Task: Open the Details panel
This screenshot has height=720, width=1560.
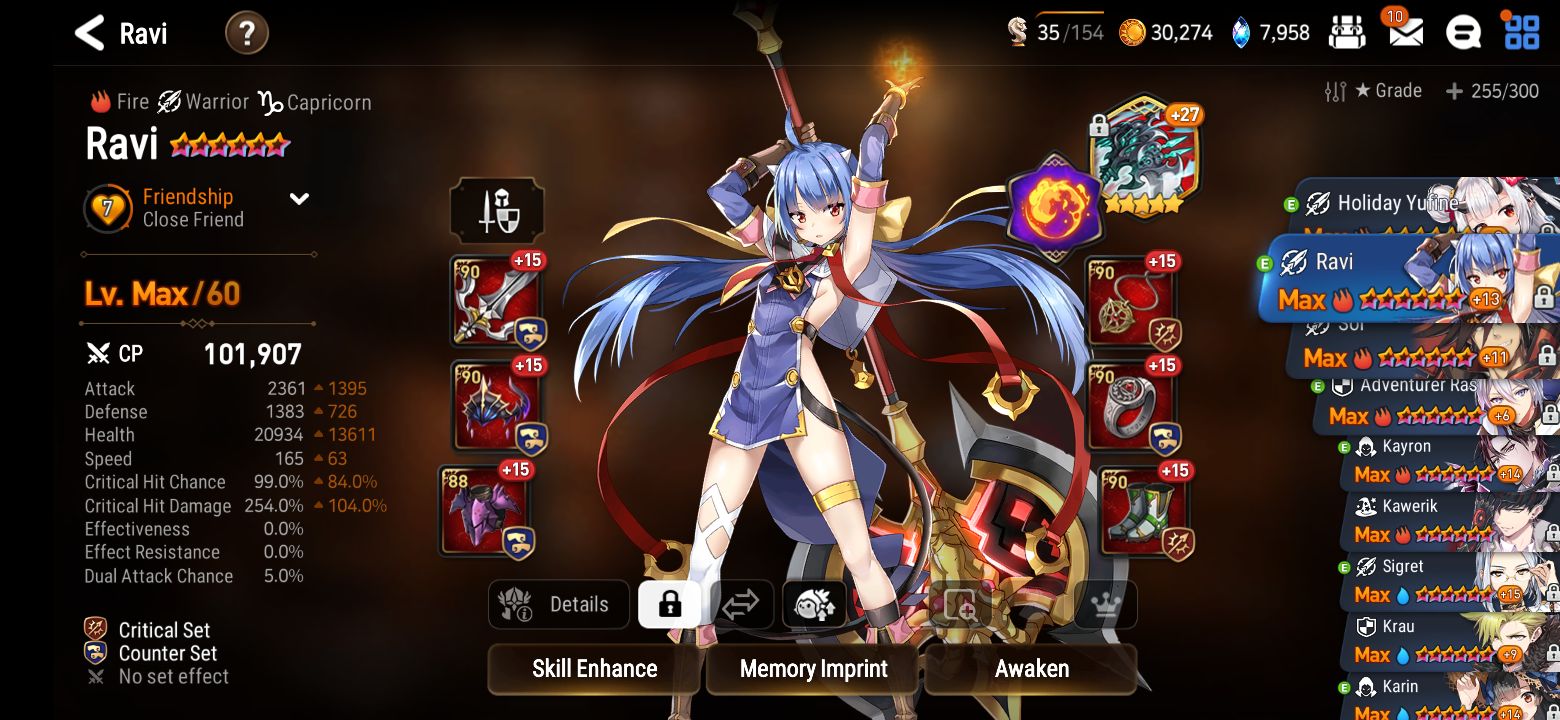Action: (558, 604)
